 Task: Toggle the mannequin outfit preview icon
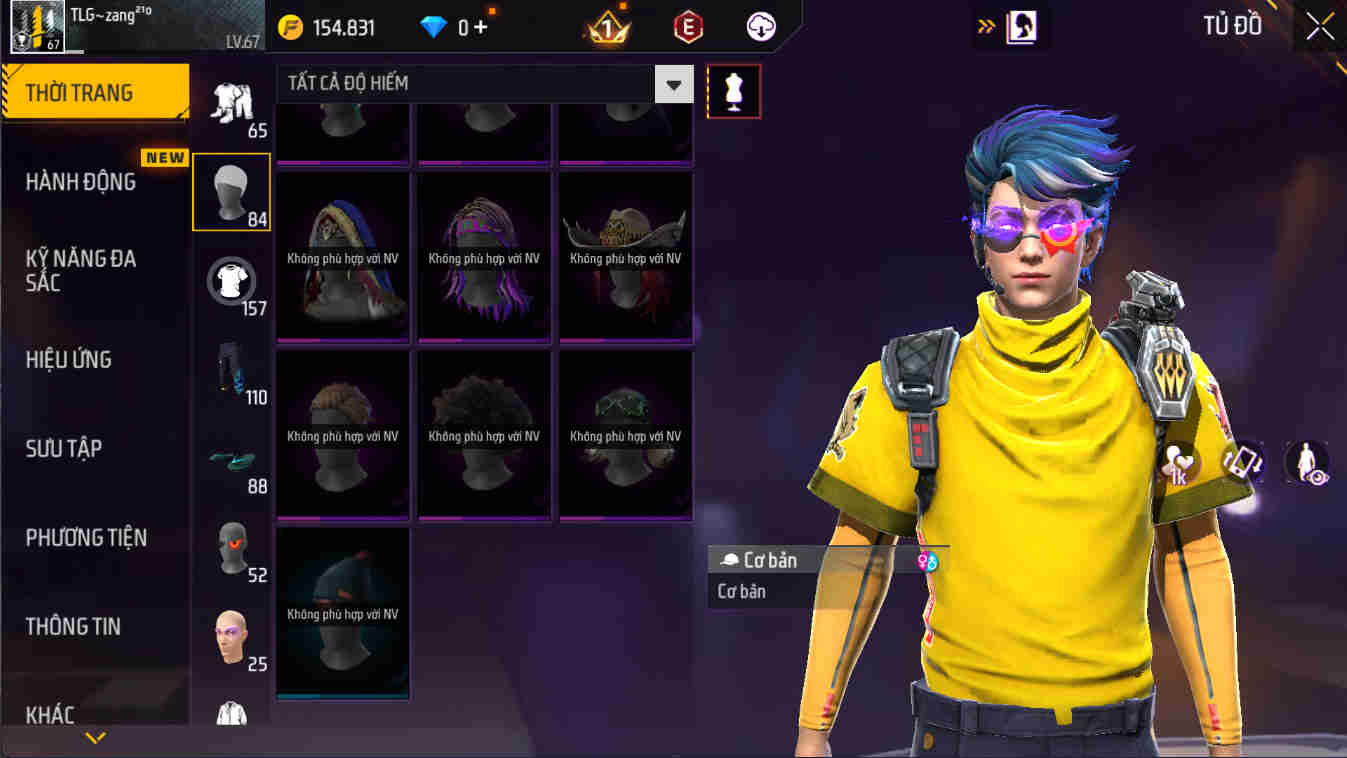pyautogui.click(x=735, y=91)
